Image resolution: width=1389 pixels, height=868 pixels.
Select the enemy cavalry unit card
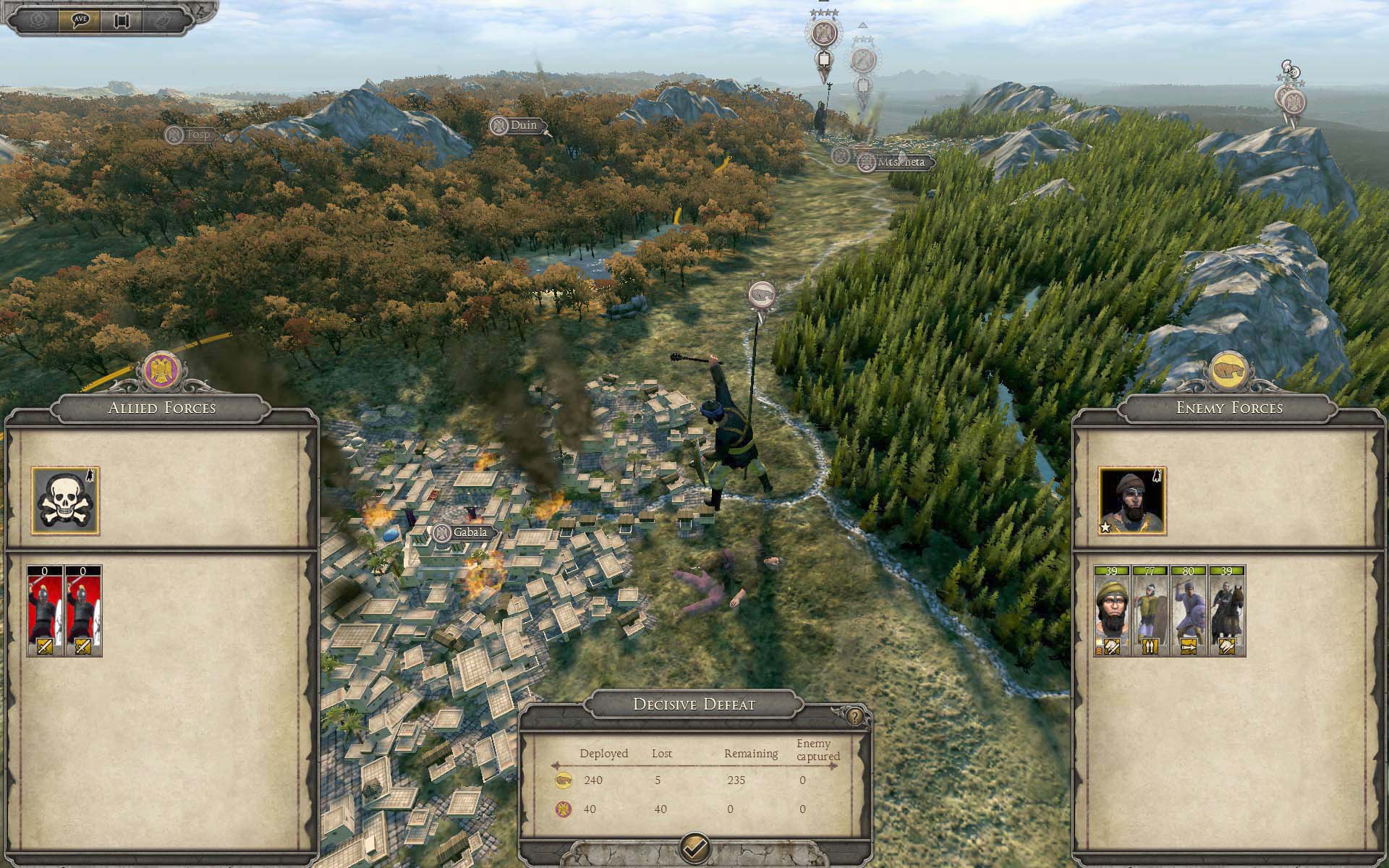tap(1227, 611)
